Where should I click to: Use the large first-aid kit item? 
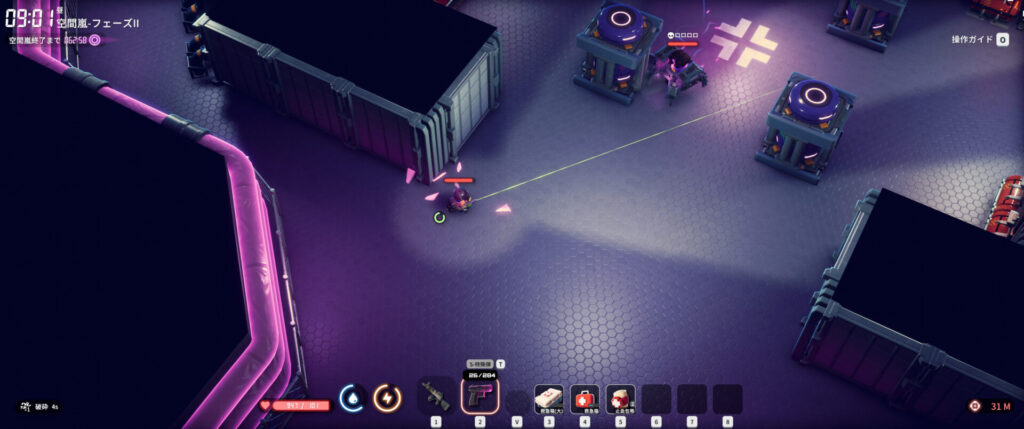click(549, 398)
